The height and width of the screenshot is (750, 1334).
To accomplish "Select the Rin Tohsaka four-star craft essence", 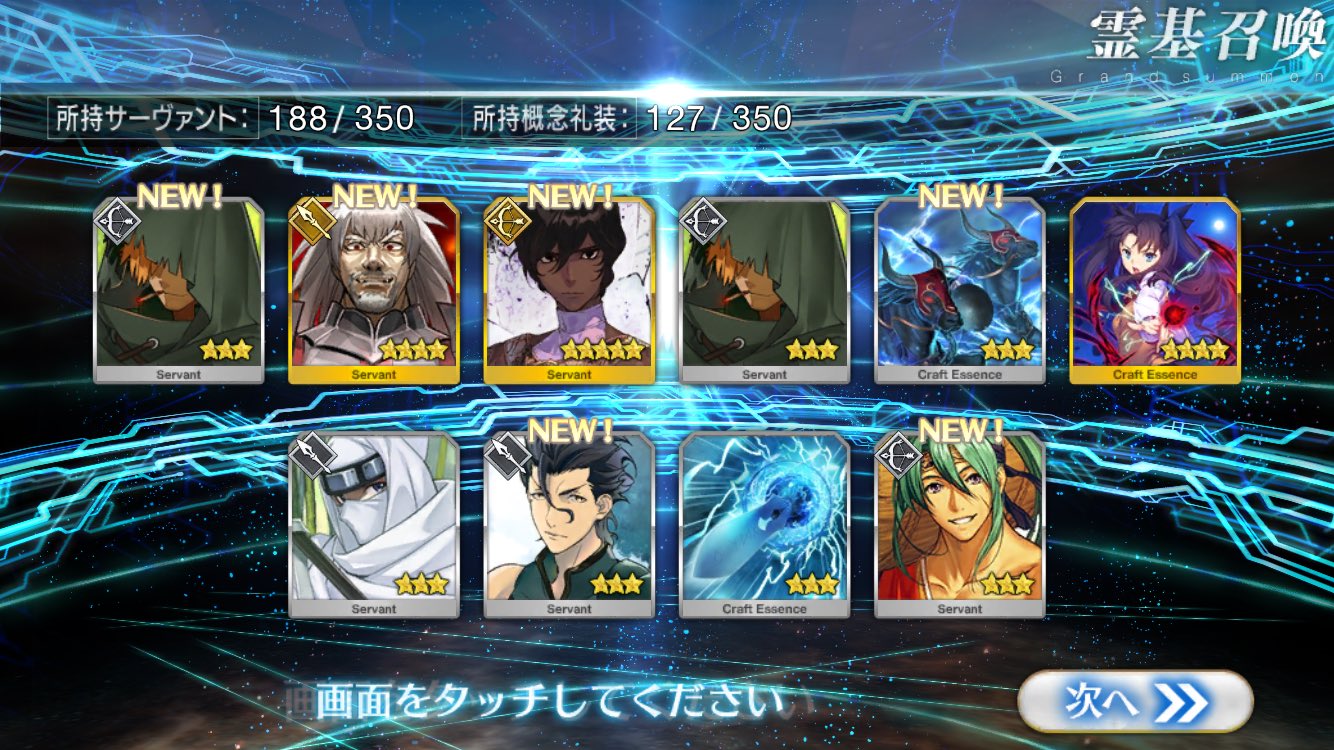I will (1155, 290).
